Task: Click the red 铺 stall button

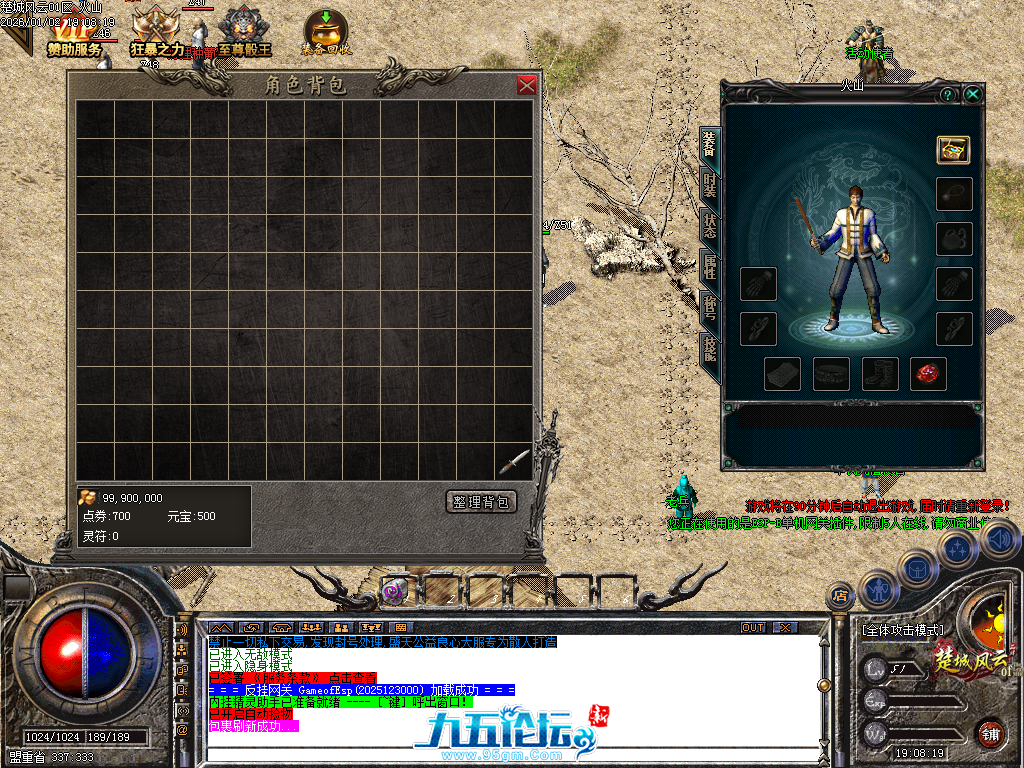Action: 990,732
